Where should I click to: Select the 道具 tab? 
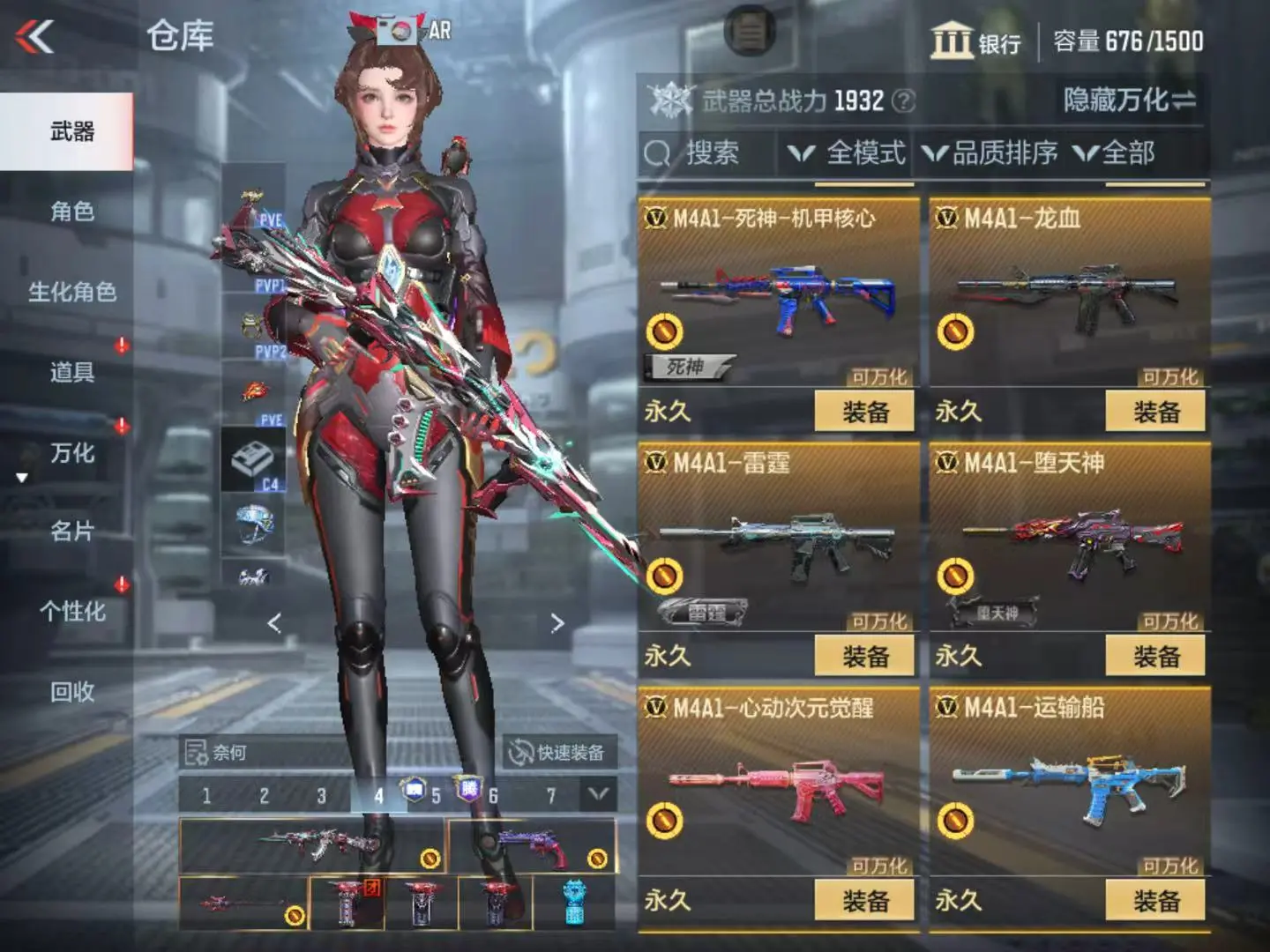[71, 372]
